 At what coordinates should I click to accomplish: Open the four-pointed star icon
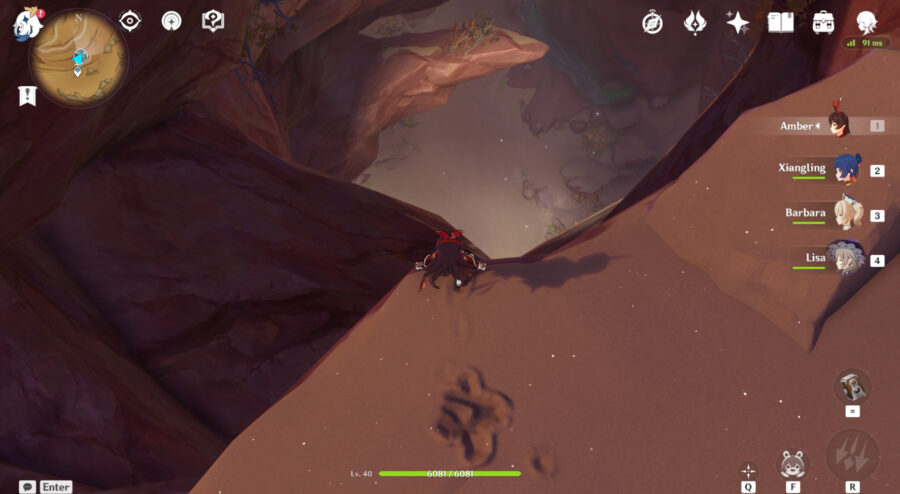point(738,22)
